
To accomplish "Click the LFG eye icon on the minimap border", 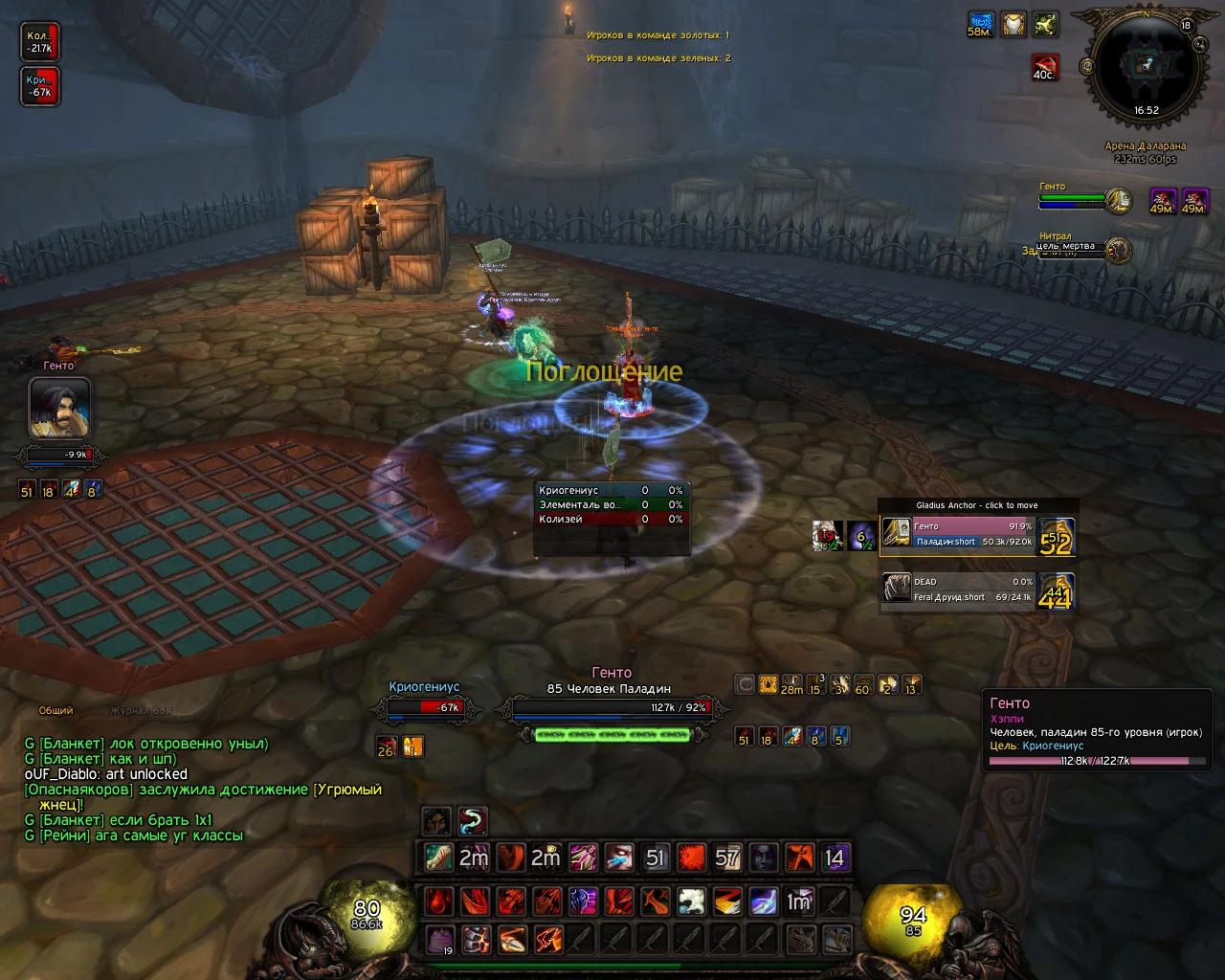I will tap(1199, 44).
